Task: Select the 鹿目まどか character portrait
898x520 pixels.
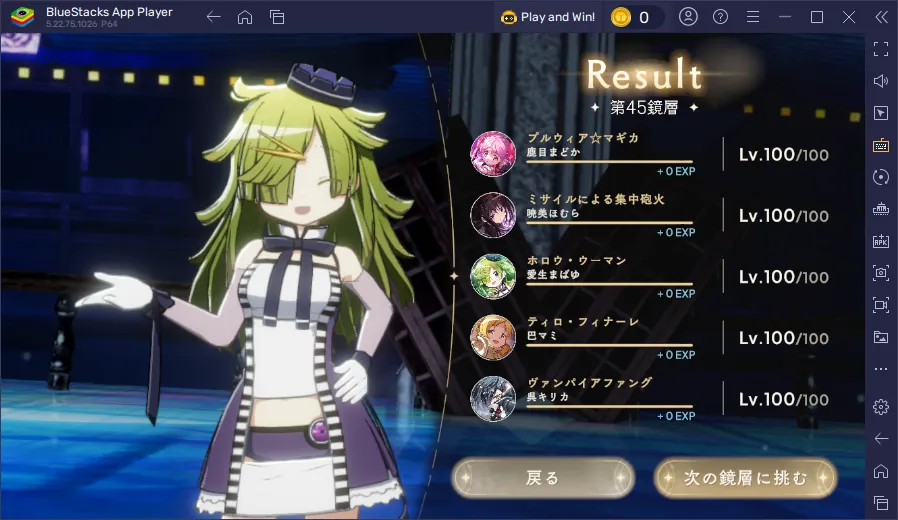Action: pos(493,153)
